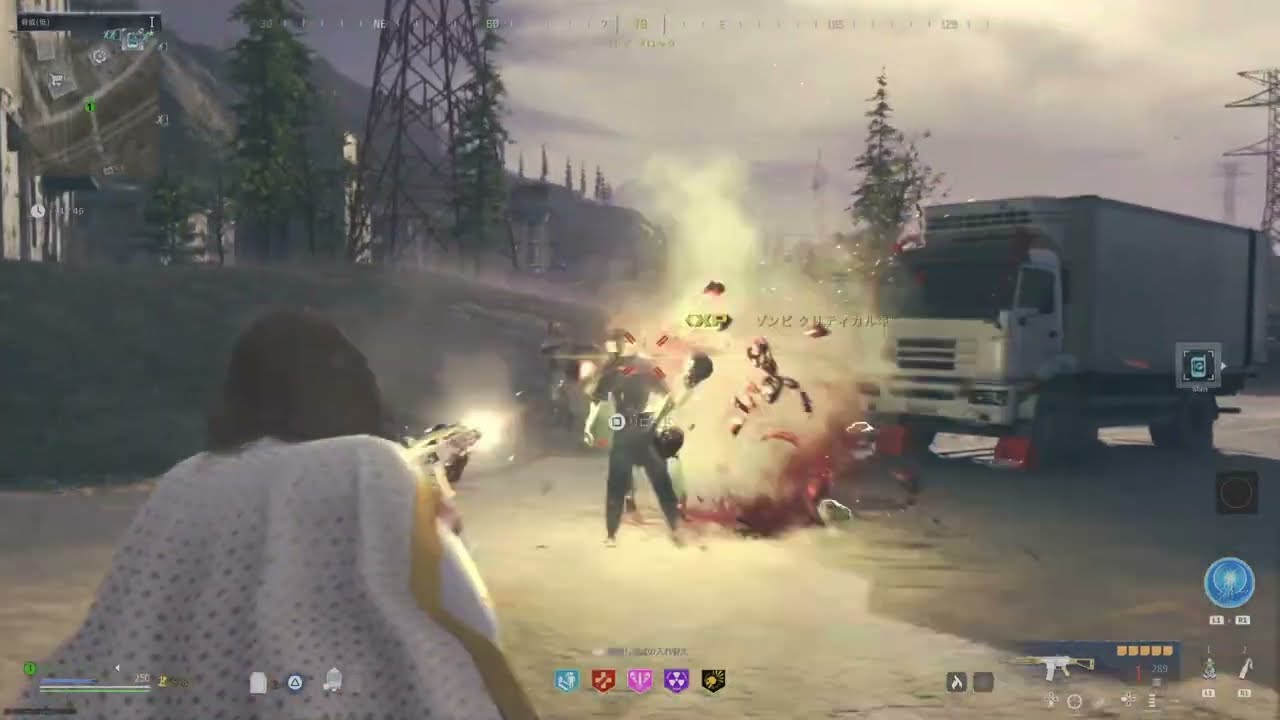Click the armor plate icon near health bar

256,683
